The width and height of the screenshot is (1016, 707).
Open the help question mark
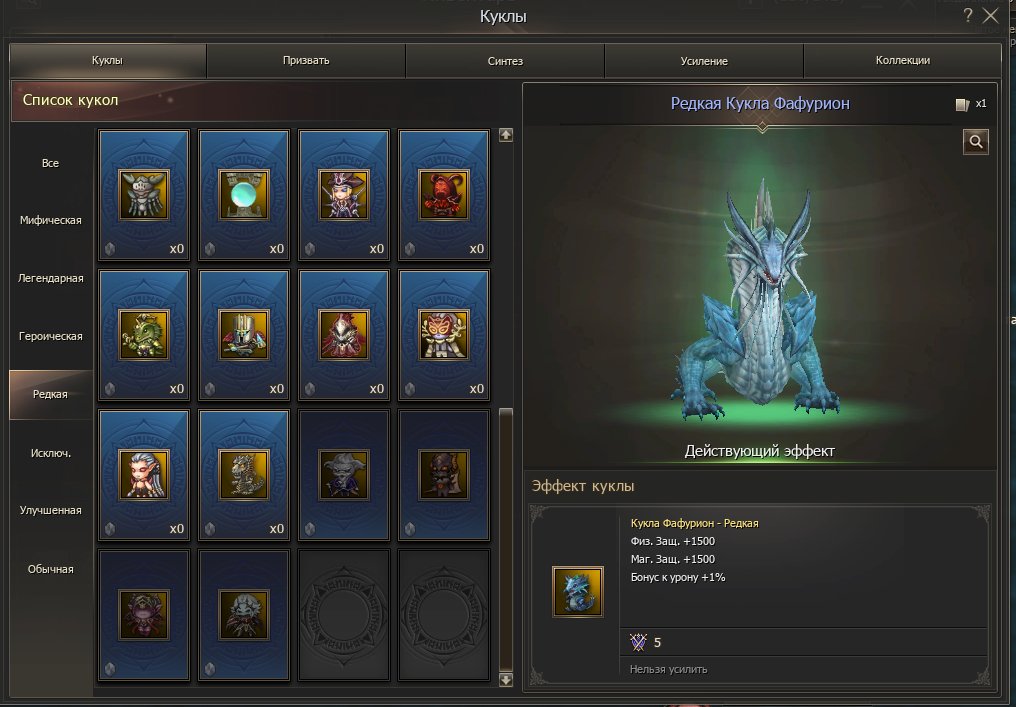(967, 15)
